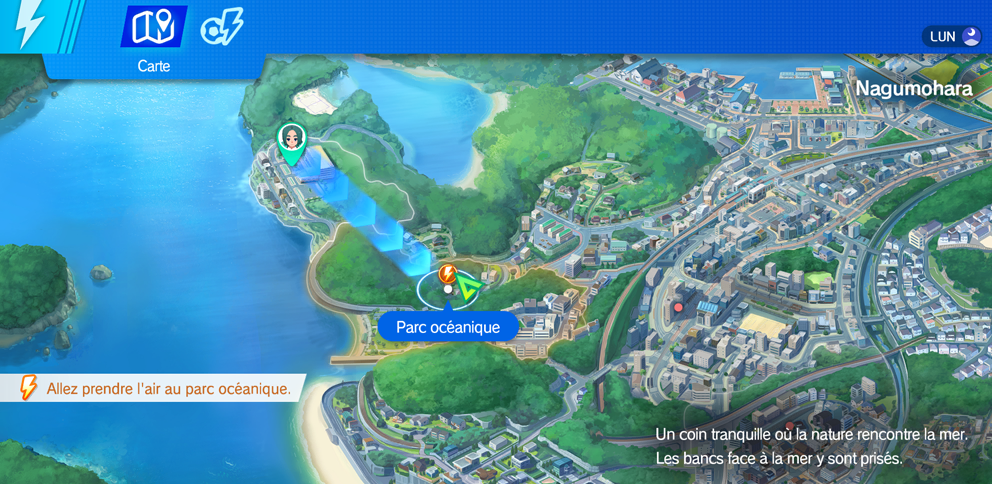Click the green arrow cursor on the map
This screenshot has height=484, width=992.
(x=468, y=290)
